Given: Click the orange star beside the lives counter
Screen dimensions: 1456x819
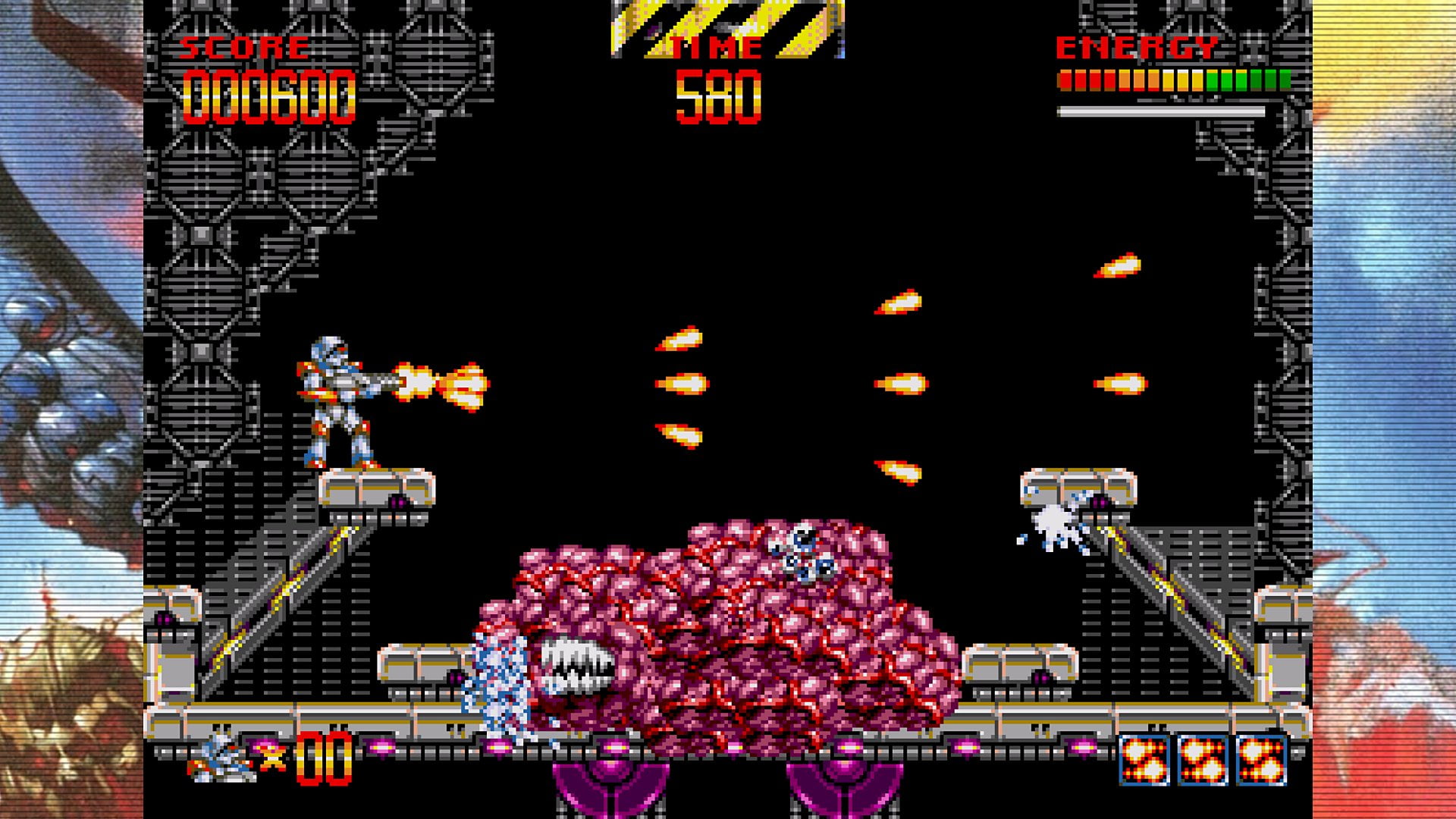Looking at the screenshot, I should click(270, 756).
